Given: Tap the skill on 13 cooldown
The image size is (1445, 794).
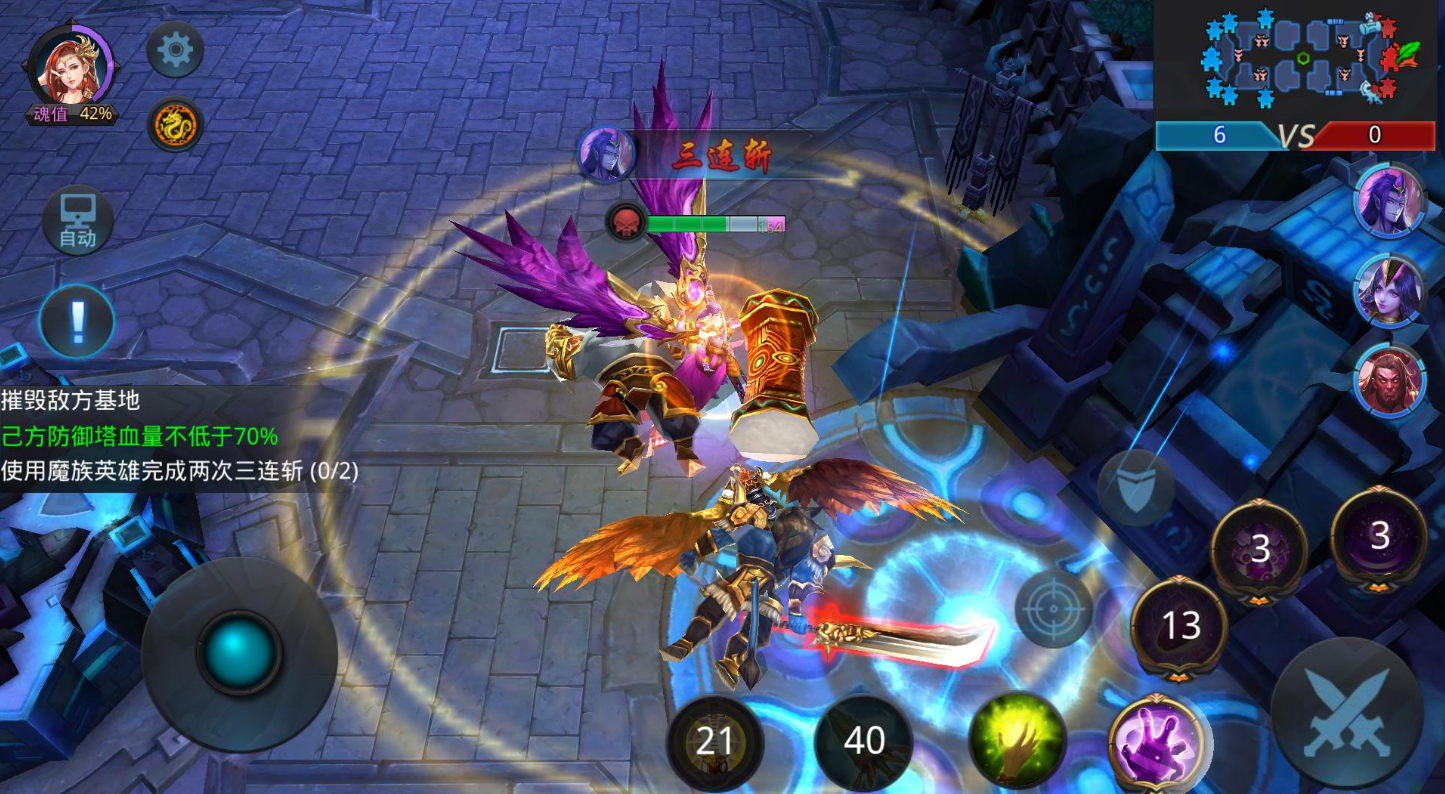Looking at the screenshot, I should [1180, 626].
